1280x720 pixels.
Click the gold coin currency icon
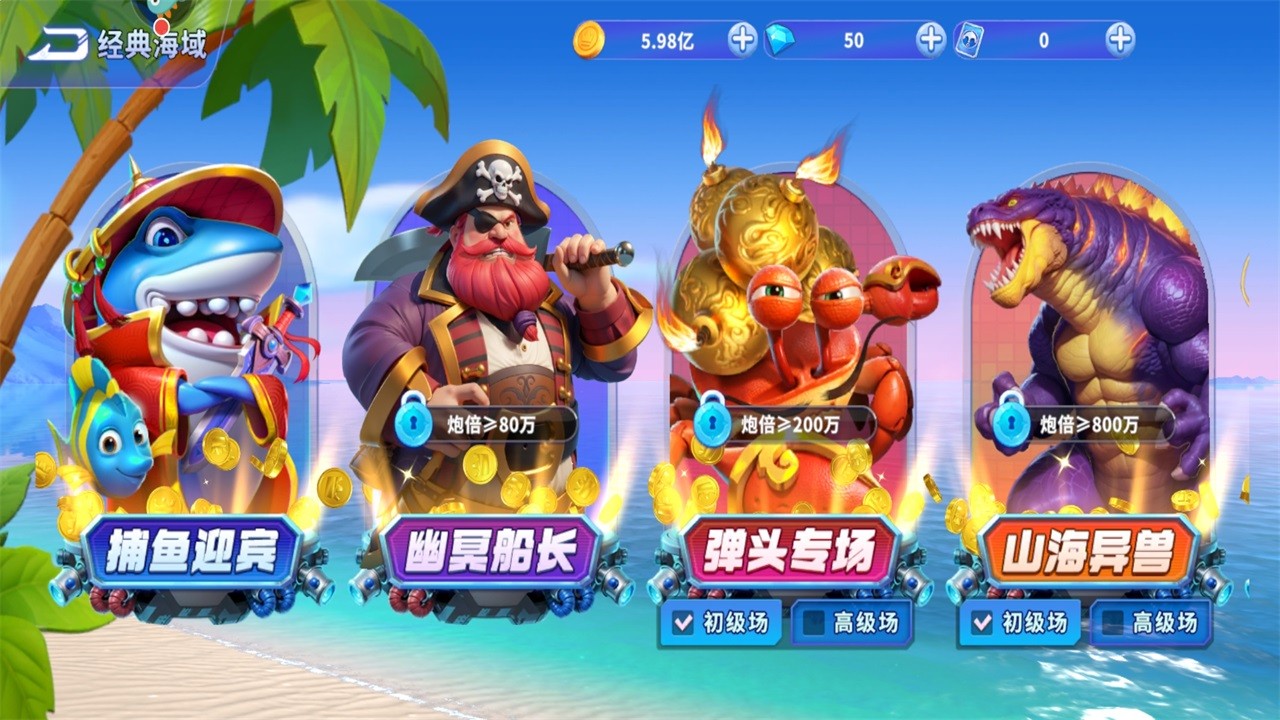tap(588, 40)
